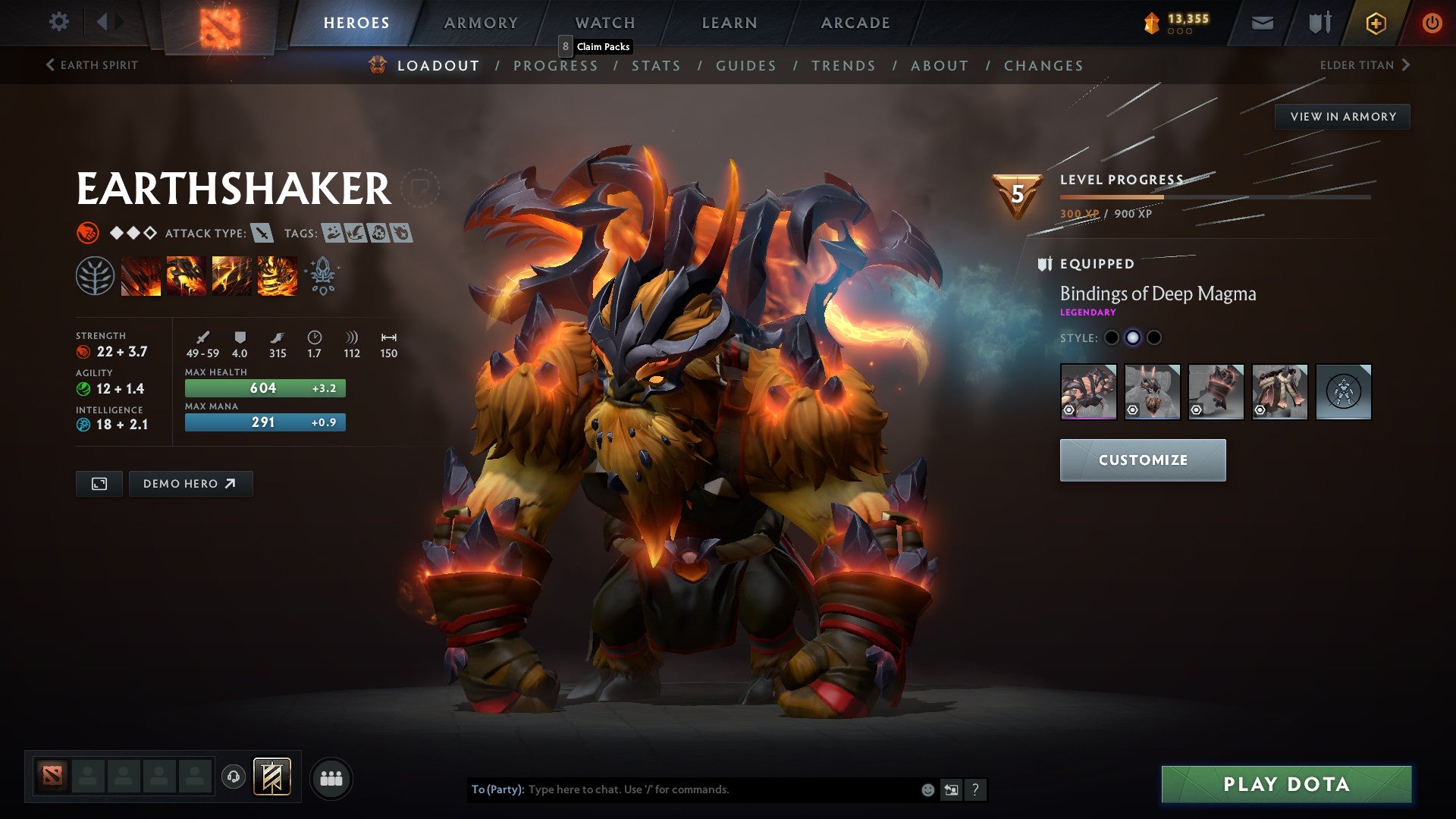The height and width of the screenshot is (819, 1456).
Task: Open the Arcade tab
Action: 855,23
